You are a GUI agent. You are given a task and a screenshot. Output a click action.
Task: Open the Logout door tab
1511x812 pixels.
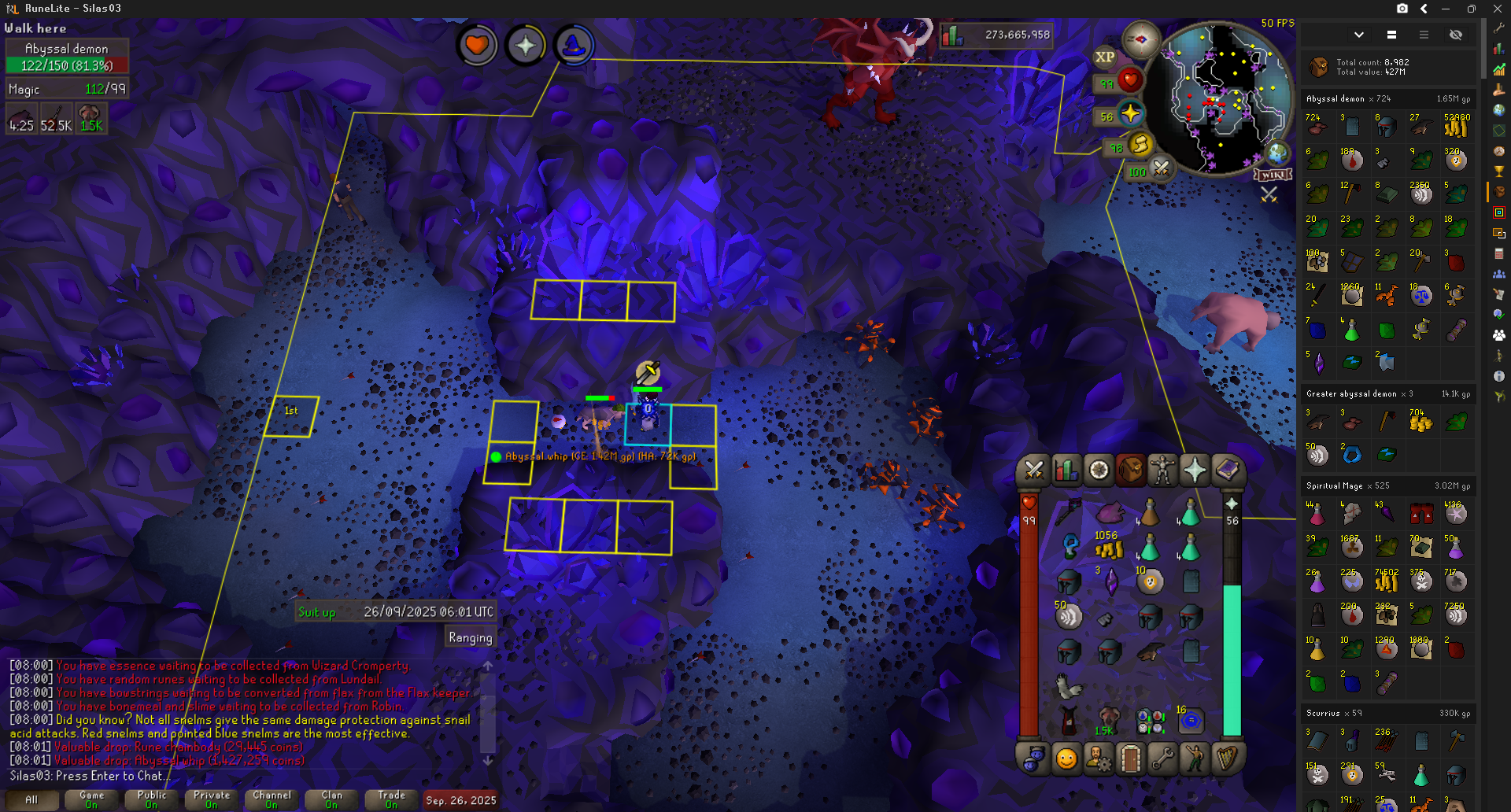pos(1130,758)
